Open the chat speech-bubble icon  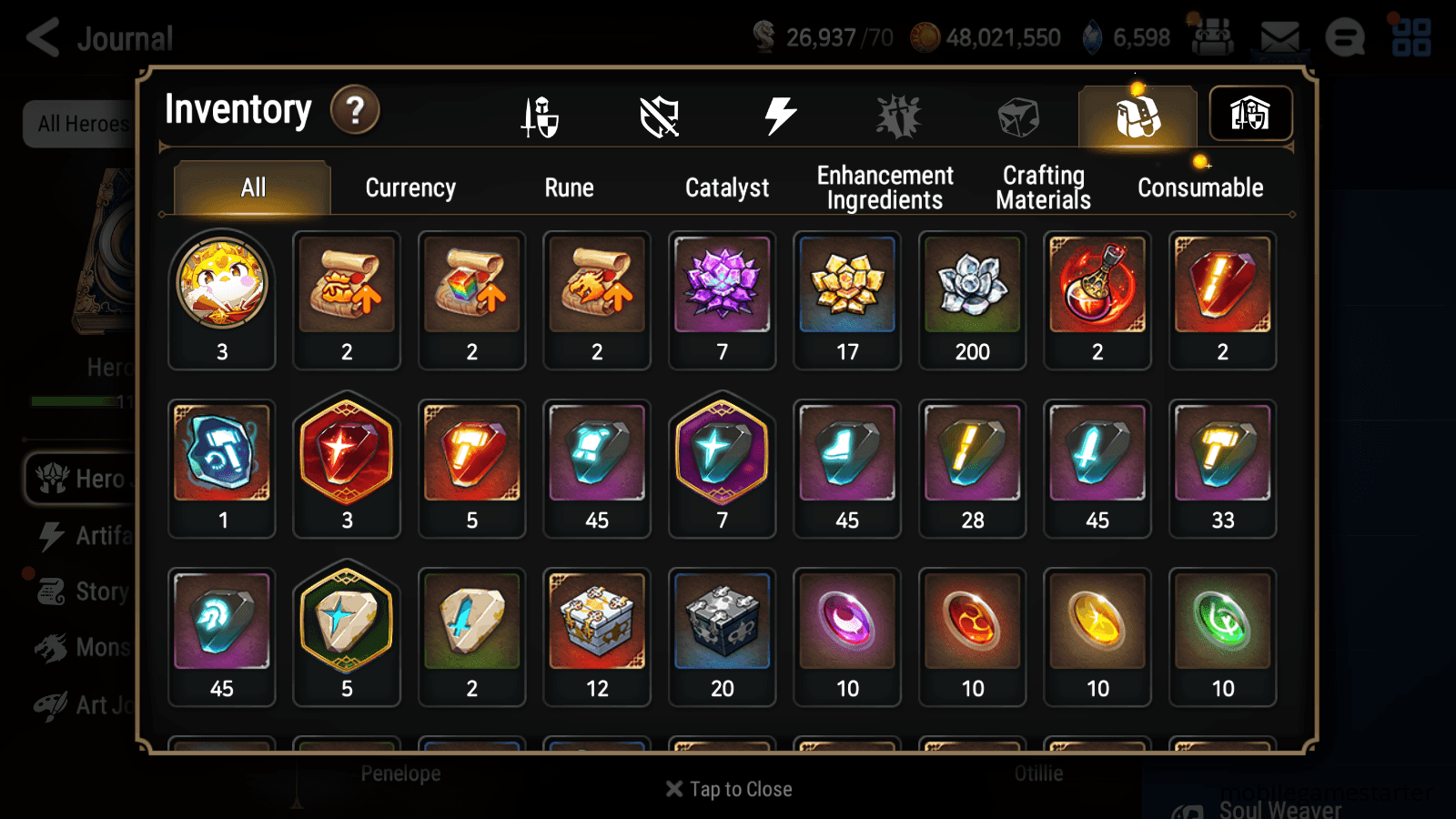tap(1345, 38)
